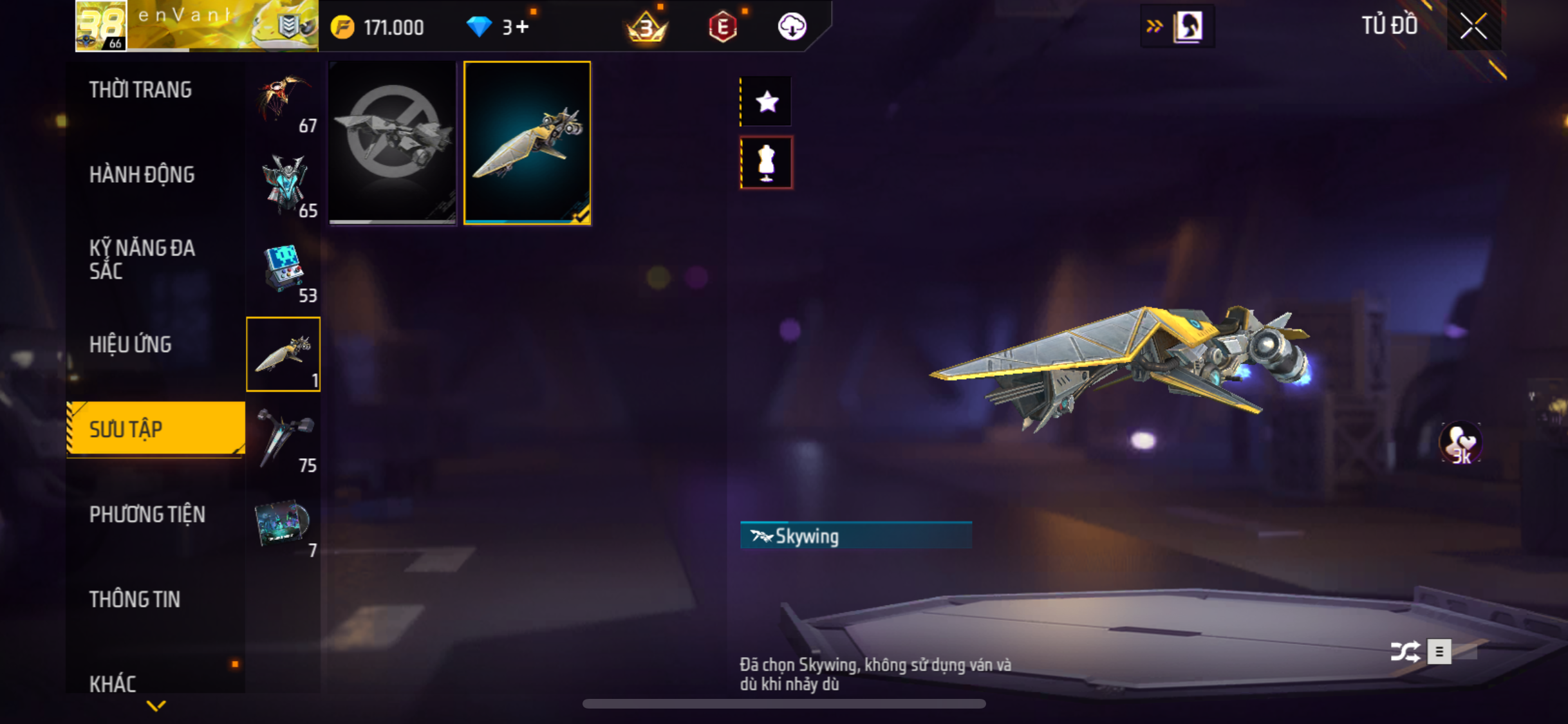
Task: Switch to the Hành Động tab
Action: 142,175
